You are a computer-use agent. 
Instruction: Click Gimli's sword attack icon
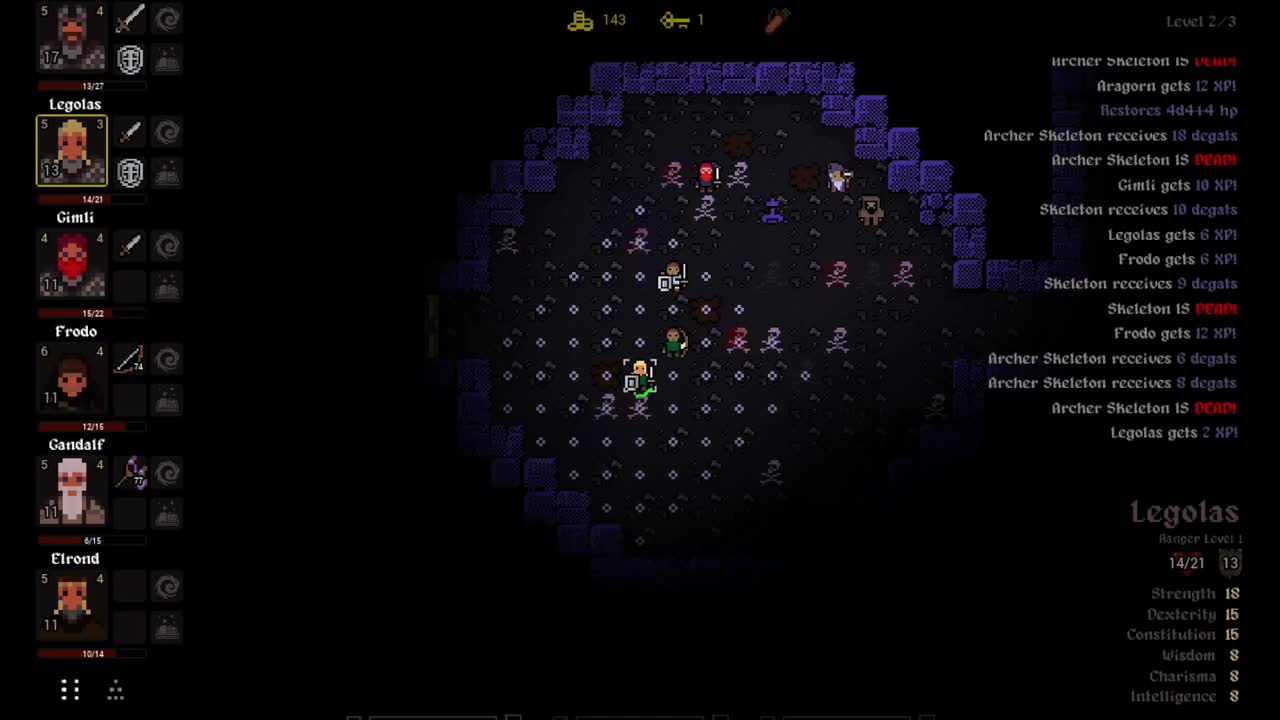(x=130, y=246)
